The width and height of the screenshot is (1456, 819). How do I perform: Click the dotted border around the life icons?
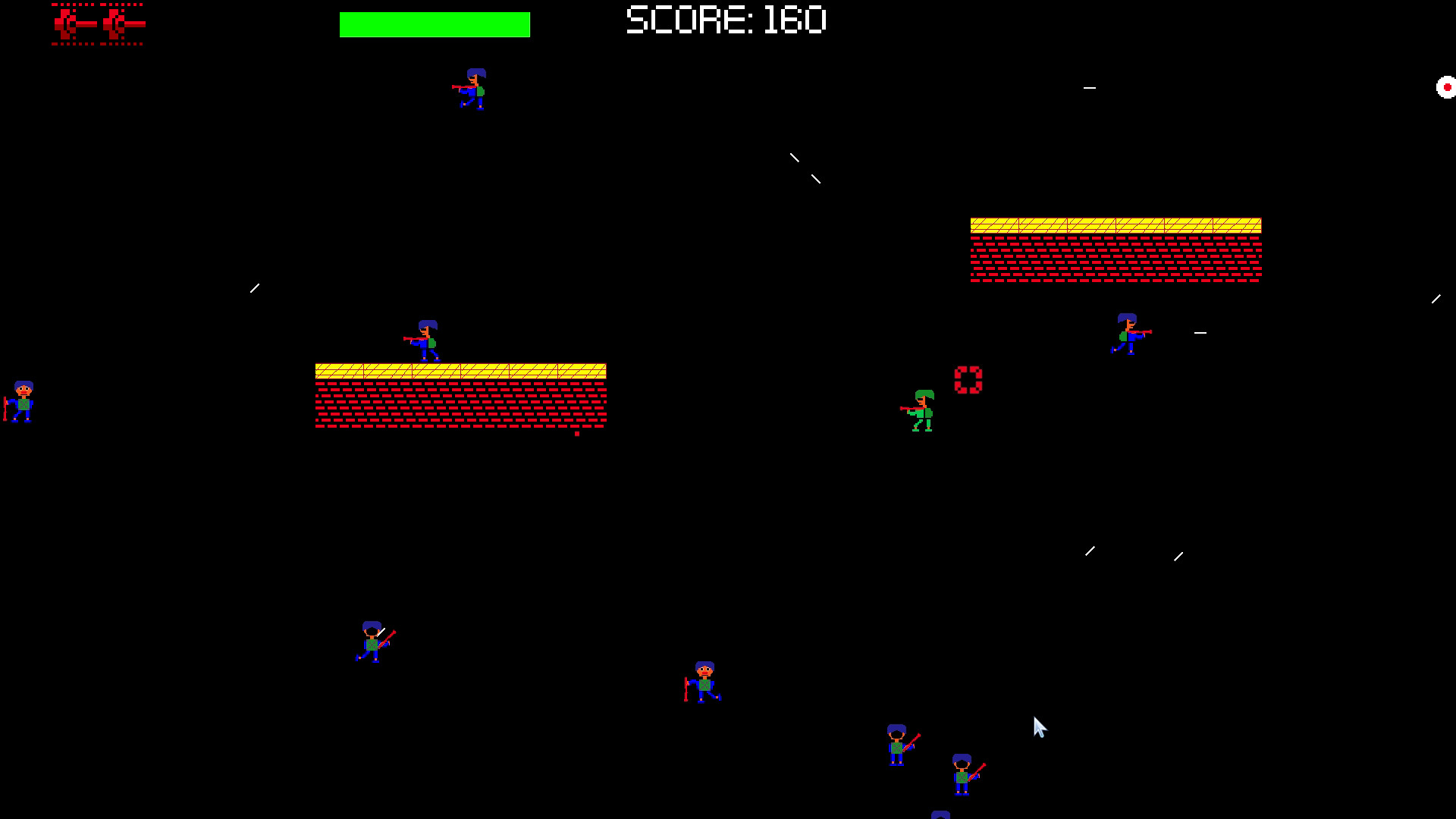(97, 6)
